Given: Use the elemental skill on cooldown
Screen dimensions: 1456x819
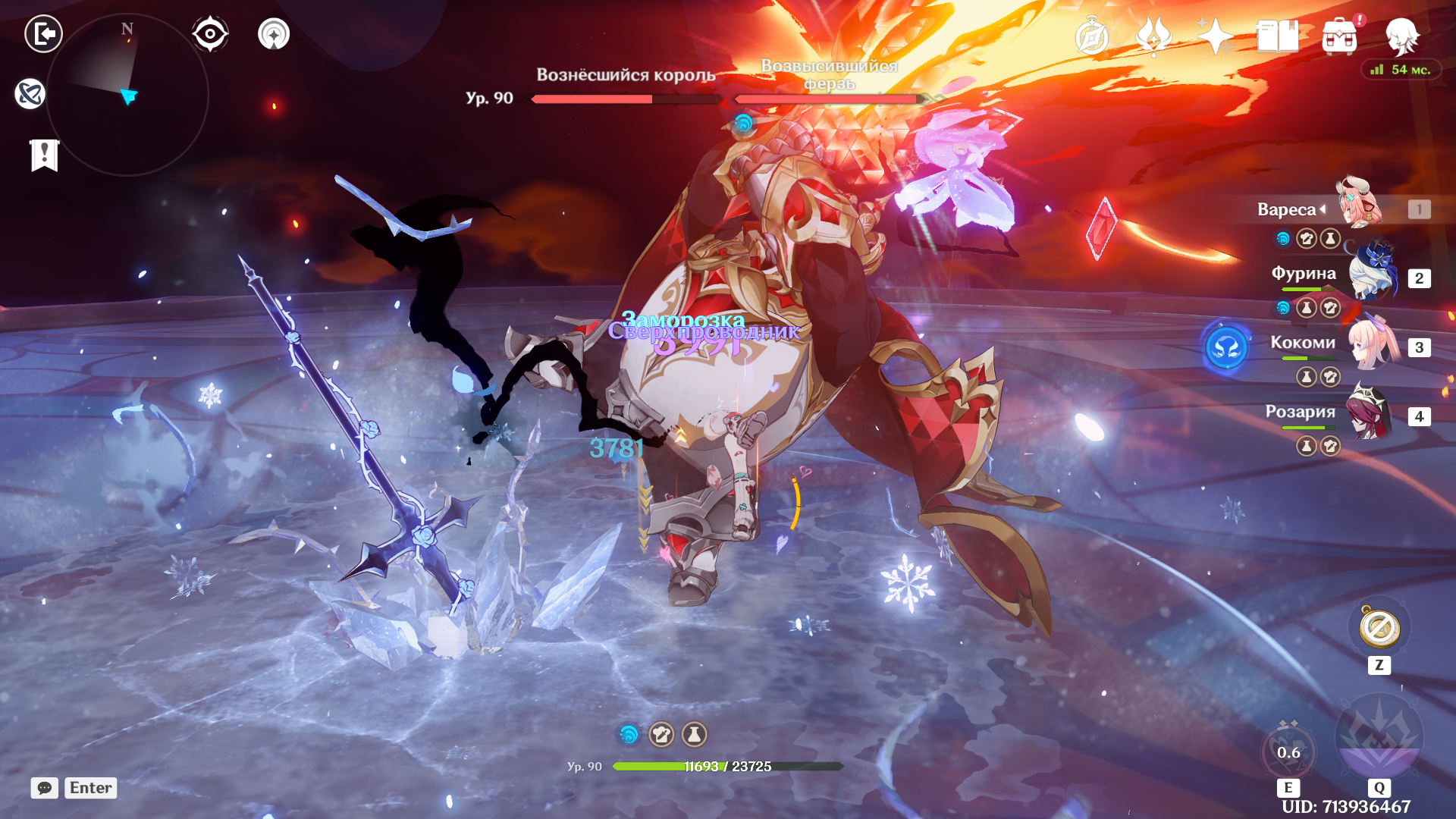Looking at the screenshot, I should pyautogui.click(x=1288, y=751).
